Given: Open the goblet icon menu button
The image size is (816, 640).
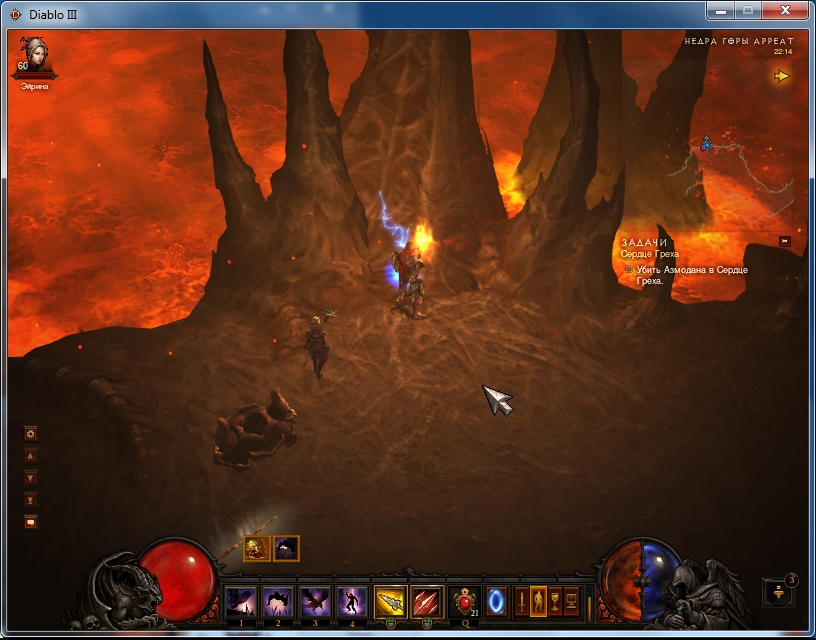Looking at the screenshot, I should pyautogui.click(x=555, y=602).
